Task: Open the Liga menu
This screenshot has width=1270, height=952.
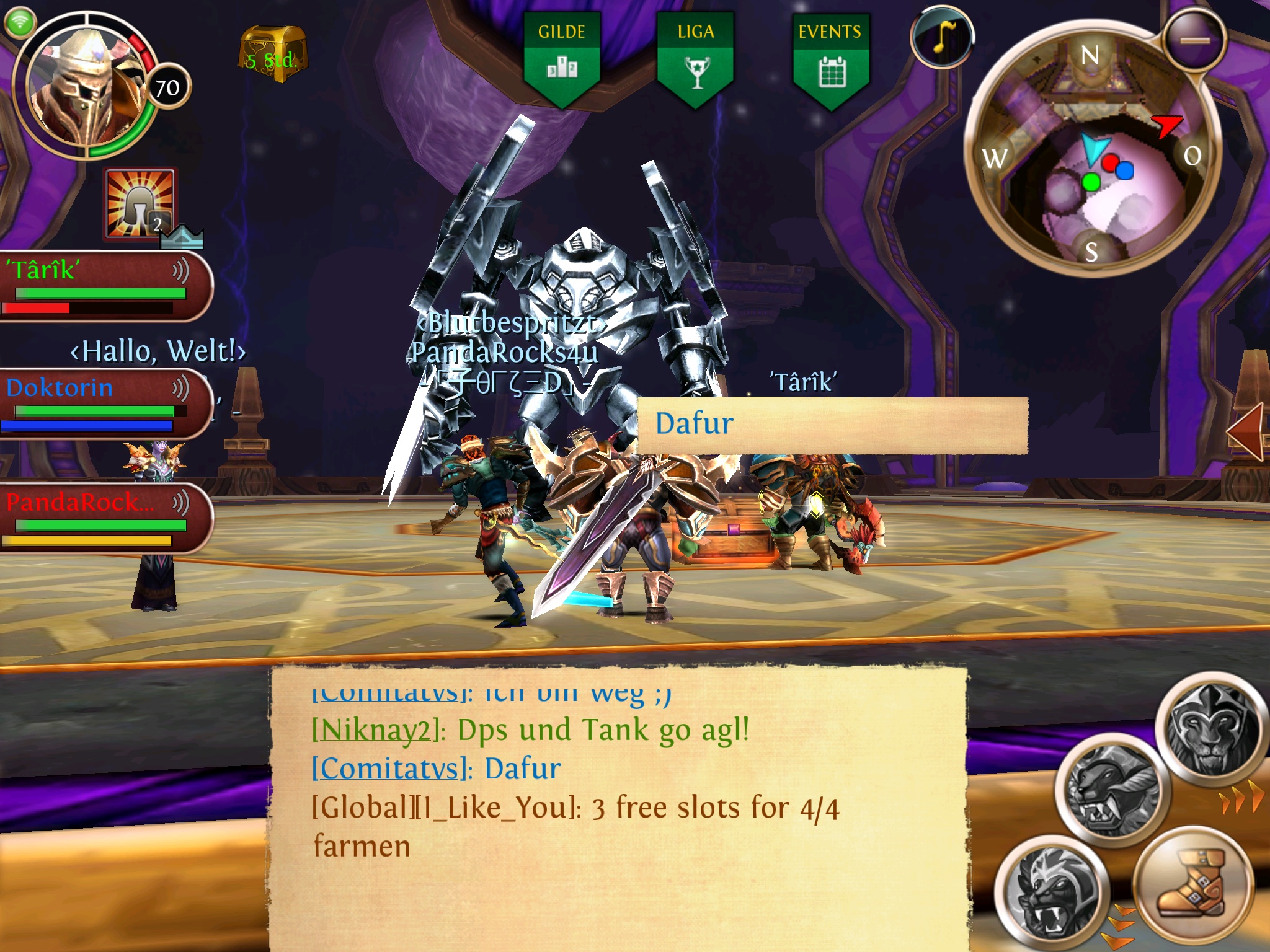Action: coord(696,59)
